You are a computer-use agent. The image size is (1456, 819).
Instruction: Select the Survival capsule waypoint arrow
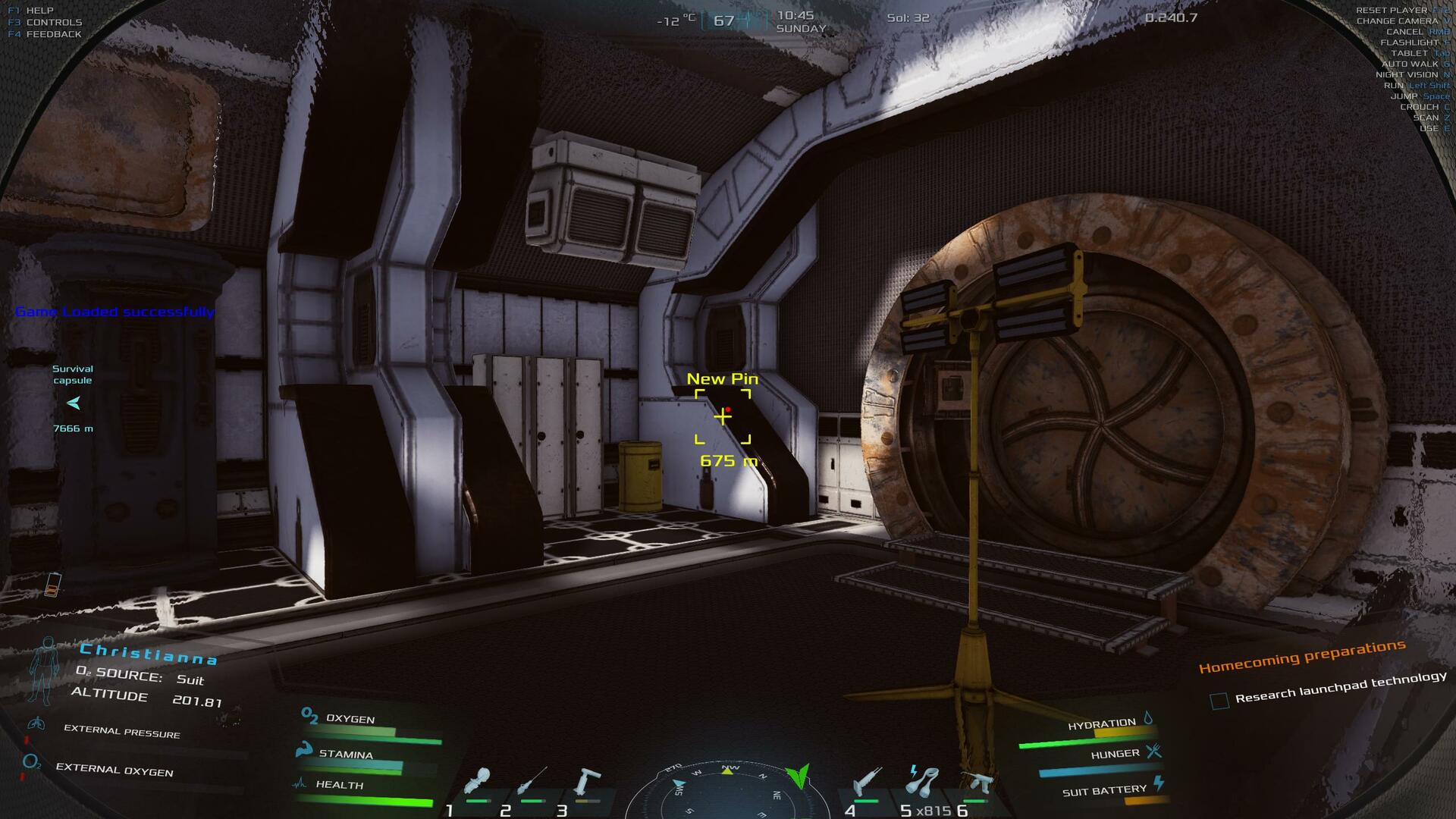tap(74, 403)
